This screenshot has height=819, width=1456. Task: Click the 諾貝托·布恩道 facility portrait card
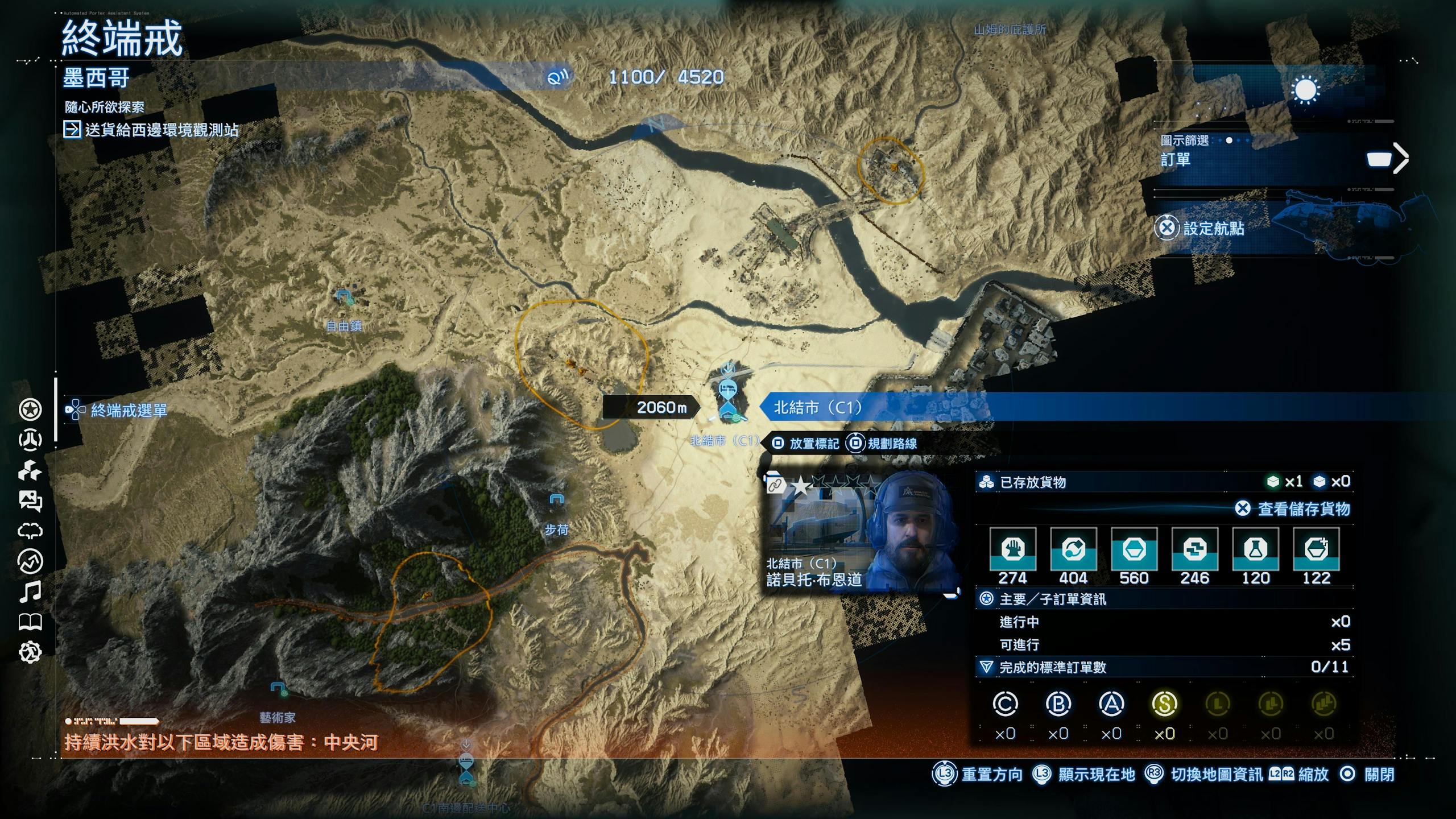click(859, 532)
